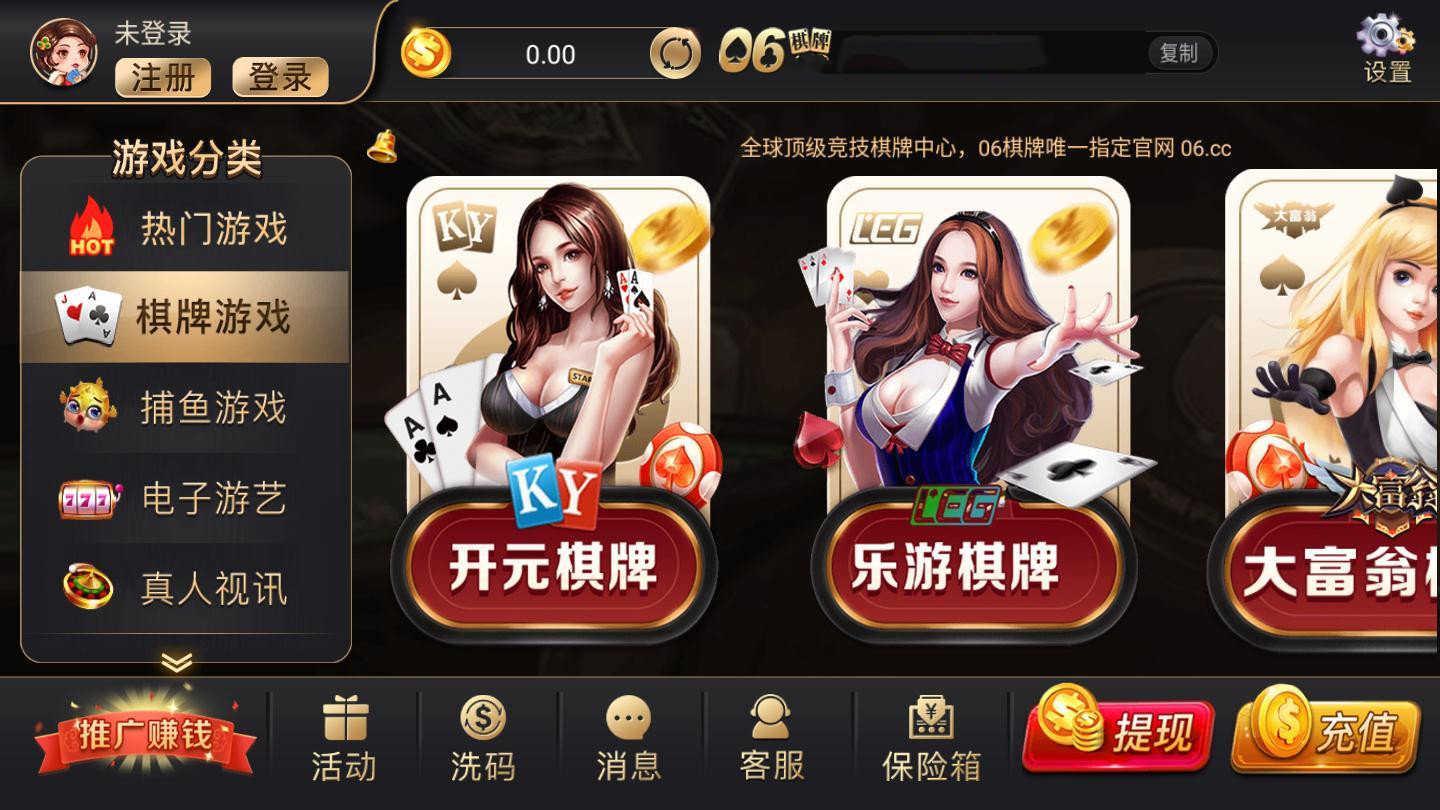Switch to 热门游戏 category

pos(185,230)
